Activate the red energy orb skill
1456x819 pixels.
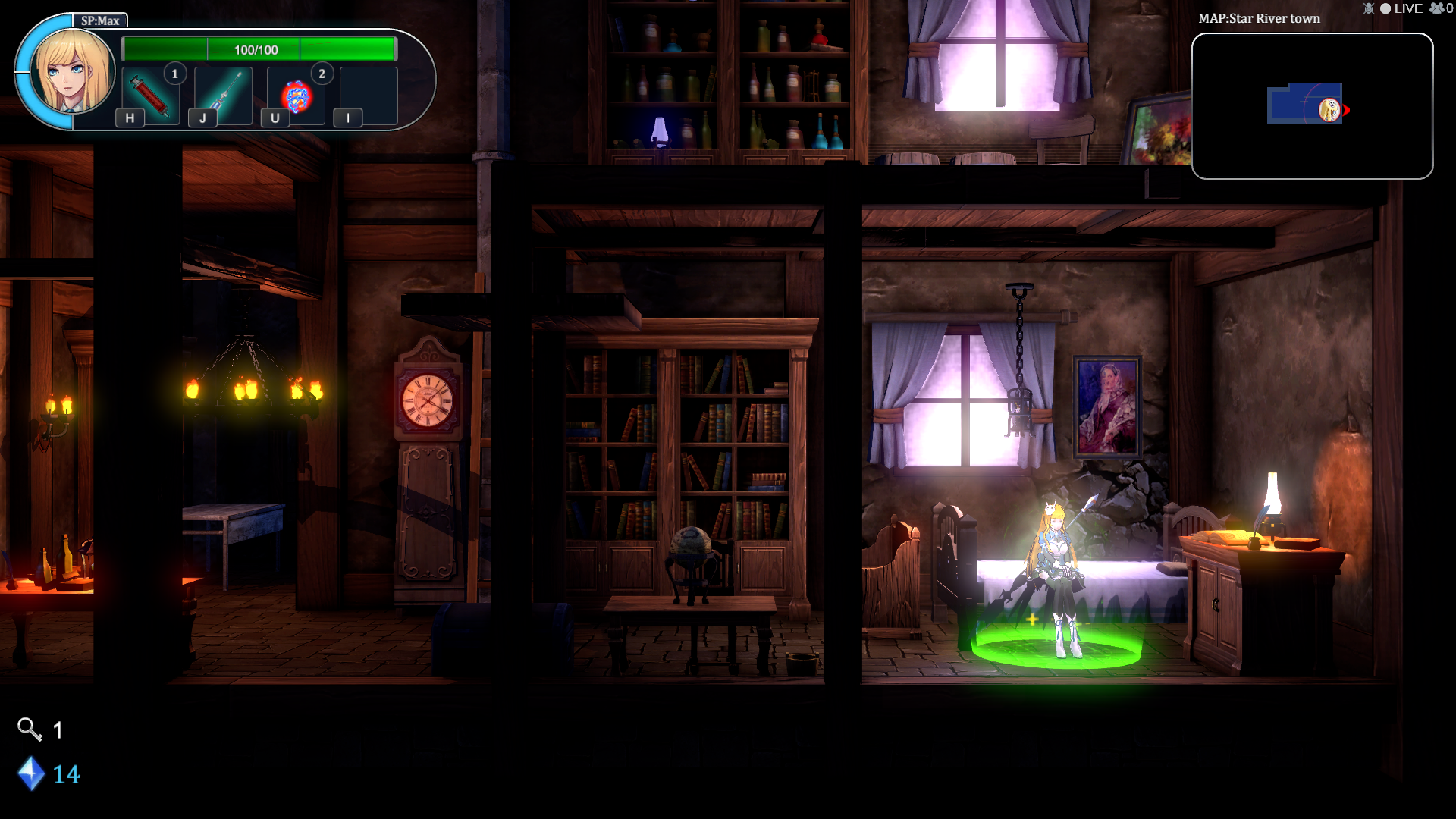click(296, 96)
